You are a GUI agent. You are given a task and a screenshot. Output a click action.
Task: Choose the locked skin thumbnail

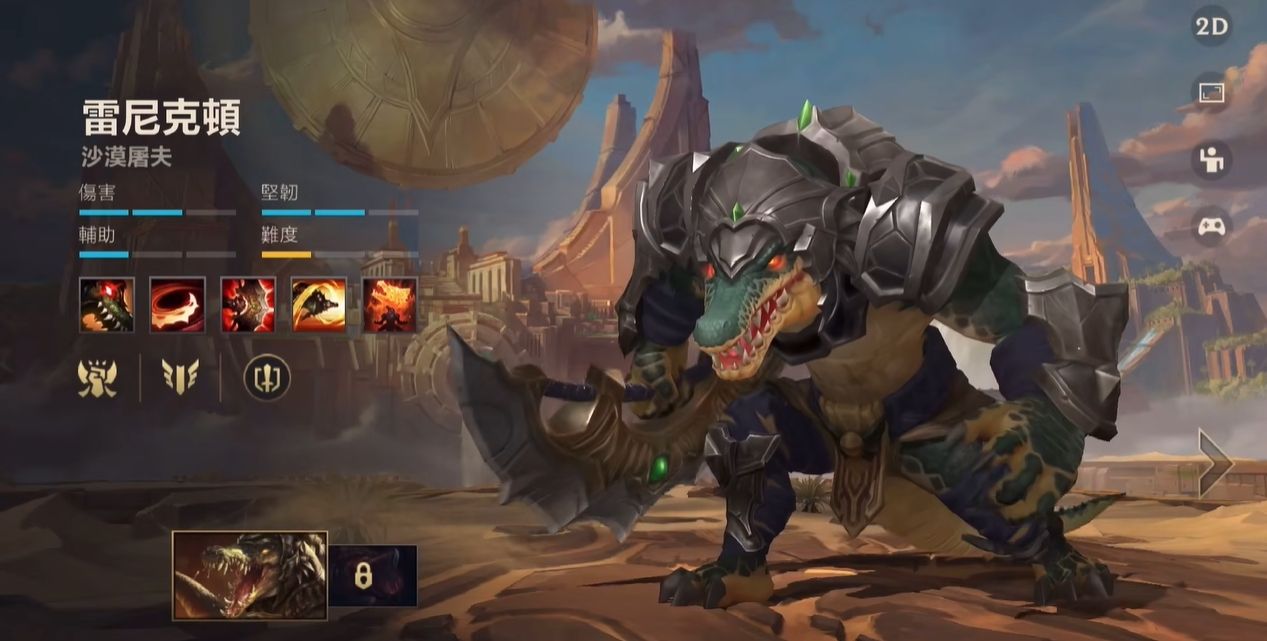pyautogui.click(x=373, y=576)
